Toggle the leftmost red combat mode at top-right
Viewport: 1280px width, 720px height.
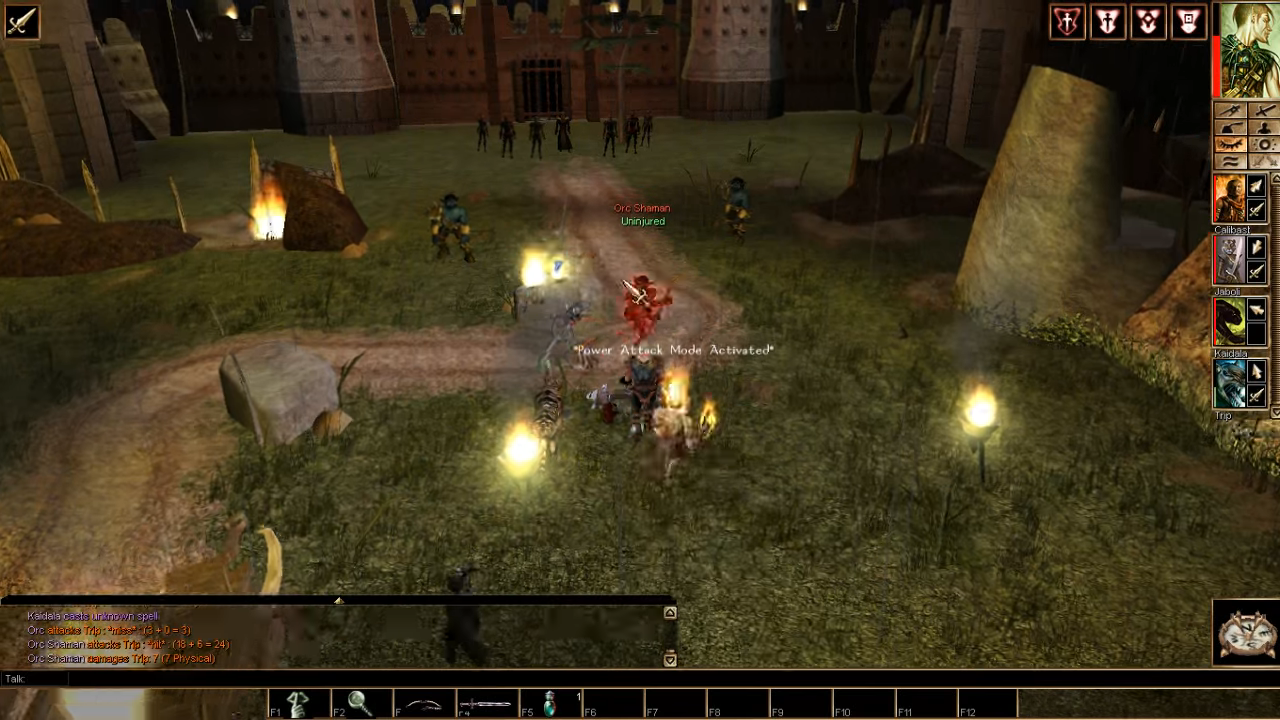[1066, 21]
